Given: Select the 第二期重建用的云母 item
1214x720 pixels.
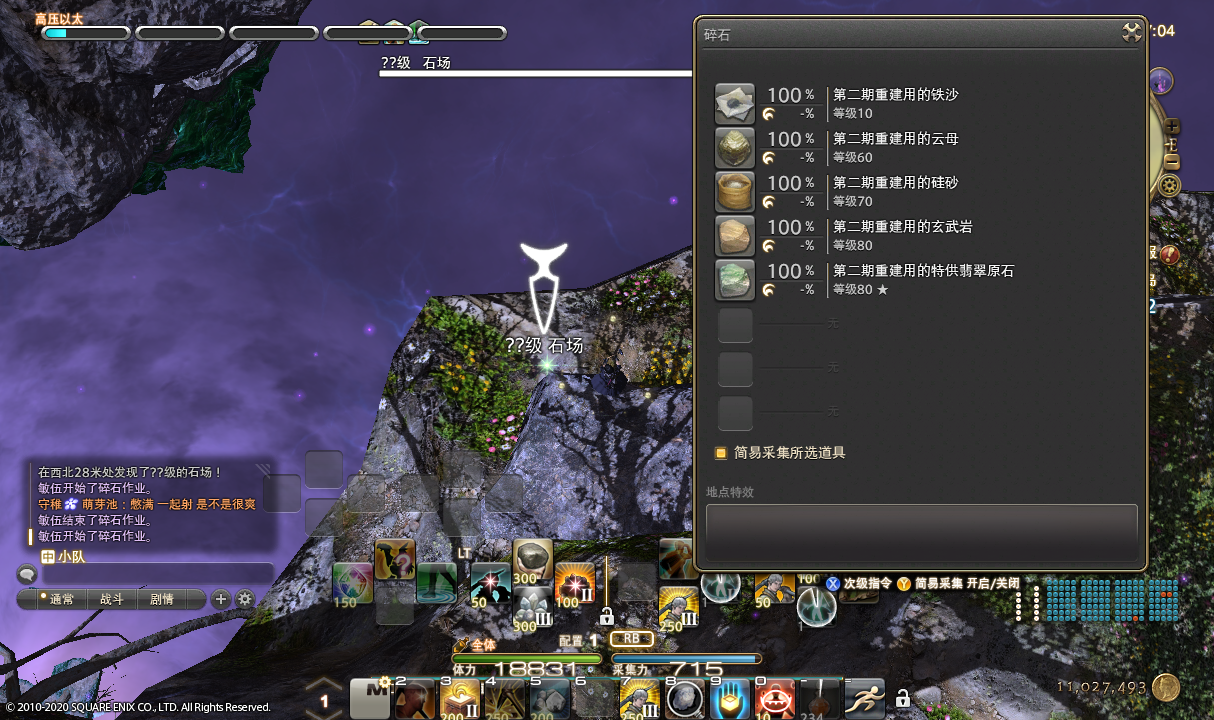Looking at the screenshot, I should pos(735,148).
